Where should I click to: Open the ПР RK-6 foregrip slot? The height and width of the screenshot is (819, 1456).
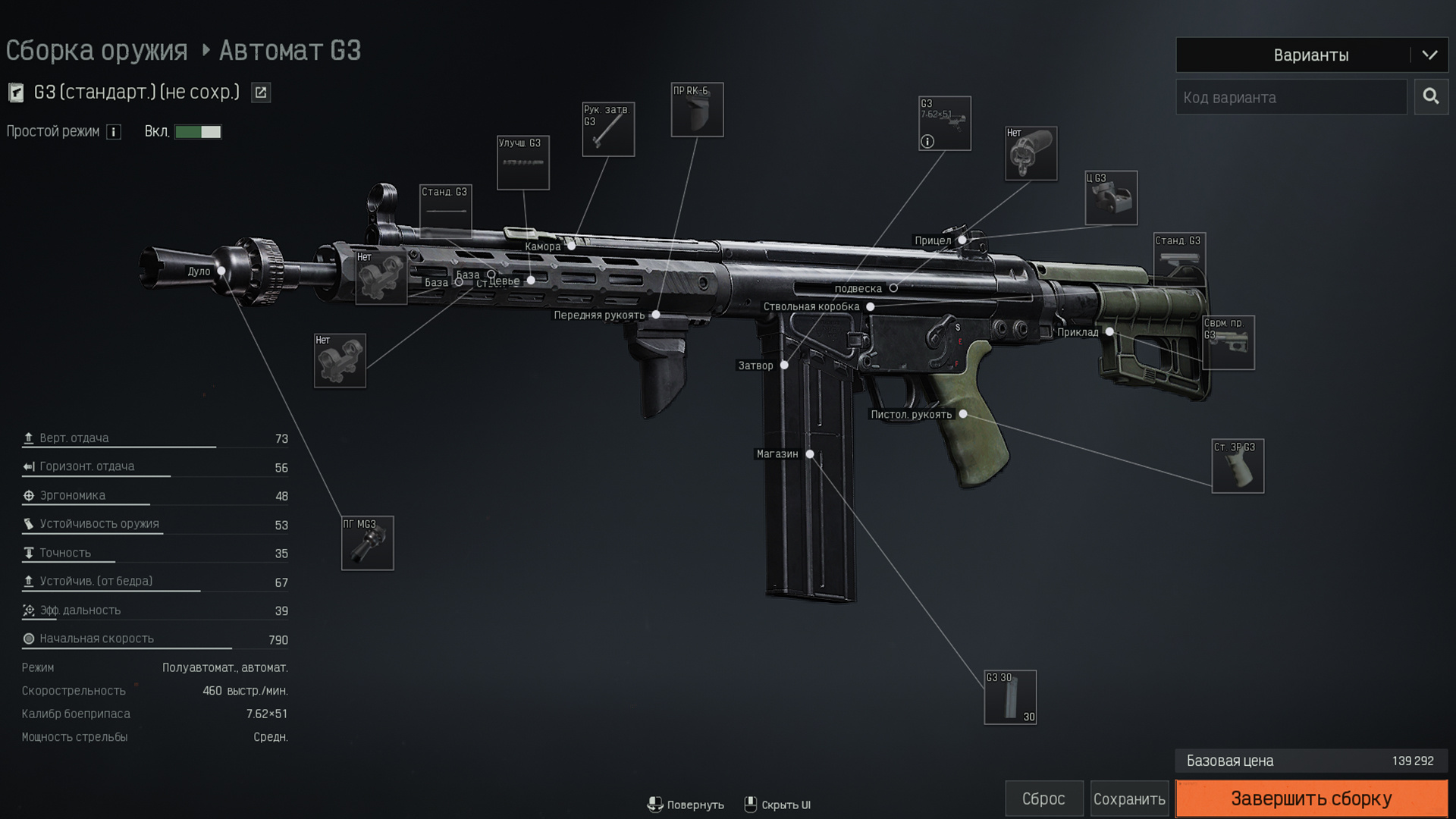(x=697, y=110)
